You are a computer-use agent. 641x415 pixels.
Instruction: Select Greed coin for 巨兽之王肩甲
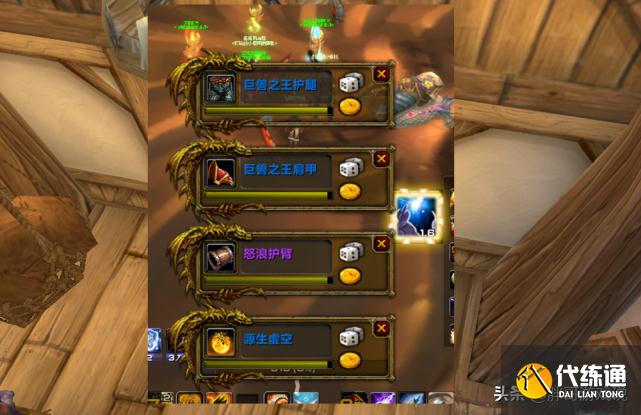click(x=350, y=191)
